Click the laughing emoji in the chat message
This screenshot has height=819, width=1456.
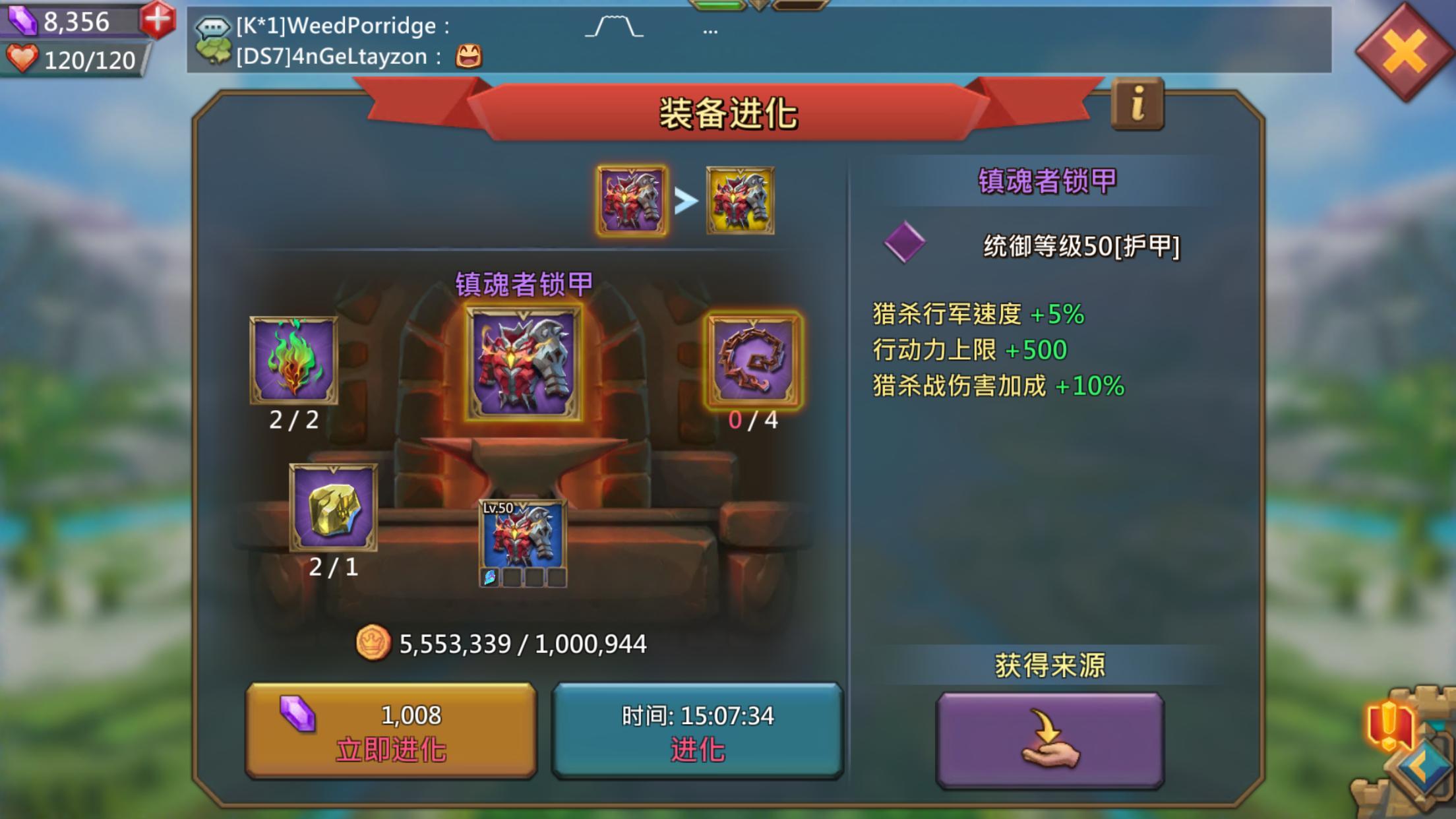click(470, 57)
